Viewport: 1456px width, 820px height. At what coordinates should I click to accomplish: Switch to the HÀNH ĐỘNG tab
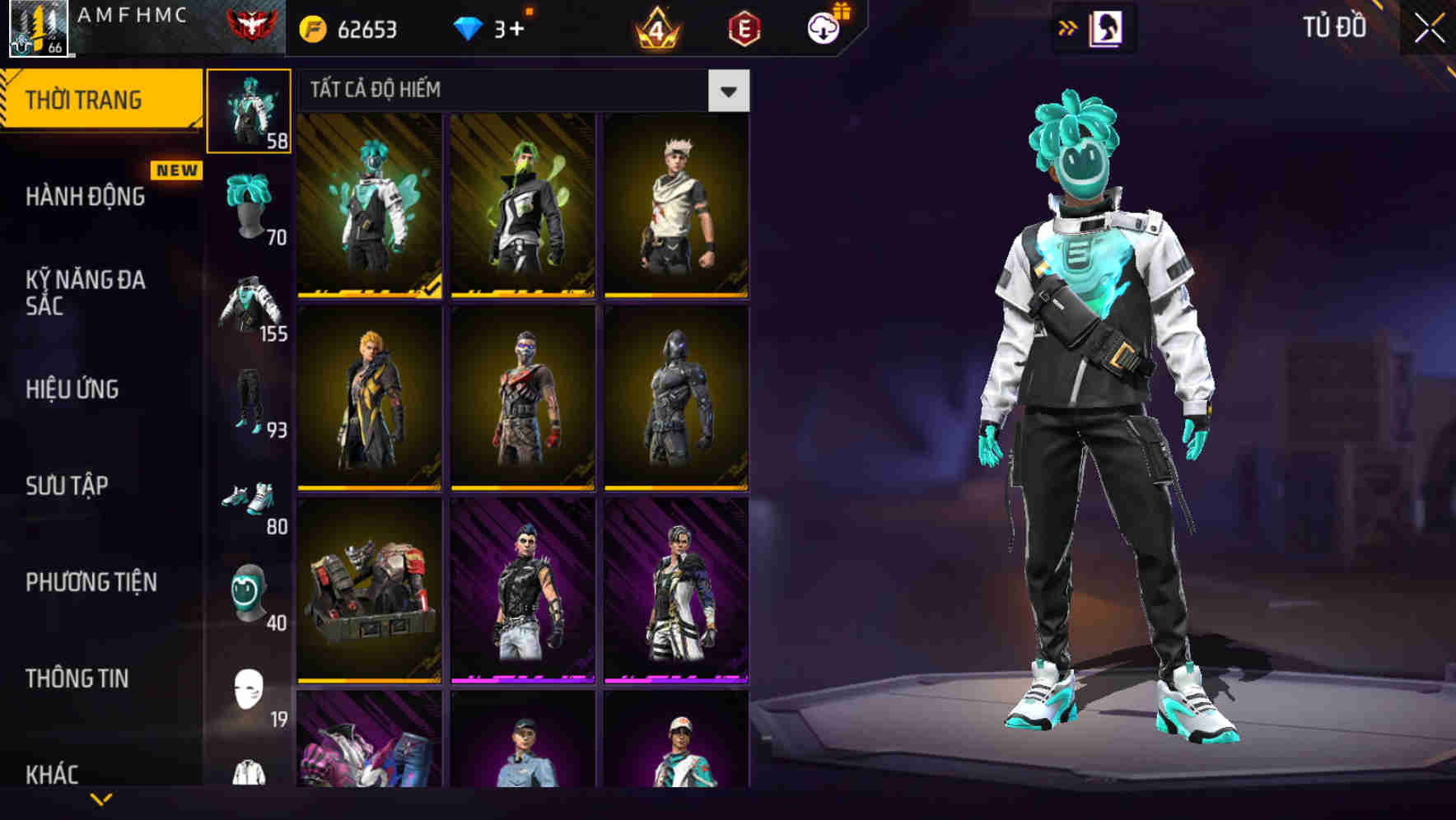[x=85, y=196]
